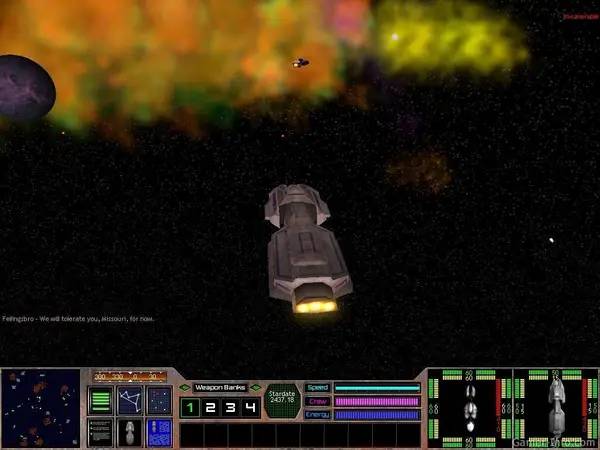Click the left arrow beside Weapon Banks
Image resolution: width=600 pixels, height=450 pixels.
(x=184, y=388)
